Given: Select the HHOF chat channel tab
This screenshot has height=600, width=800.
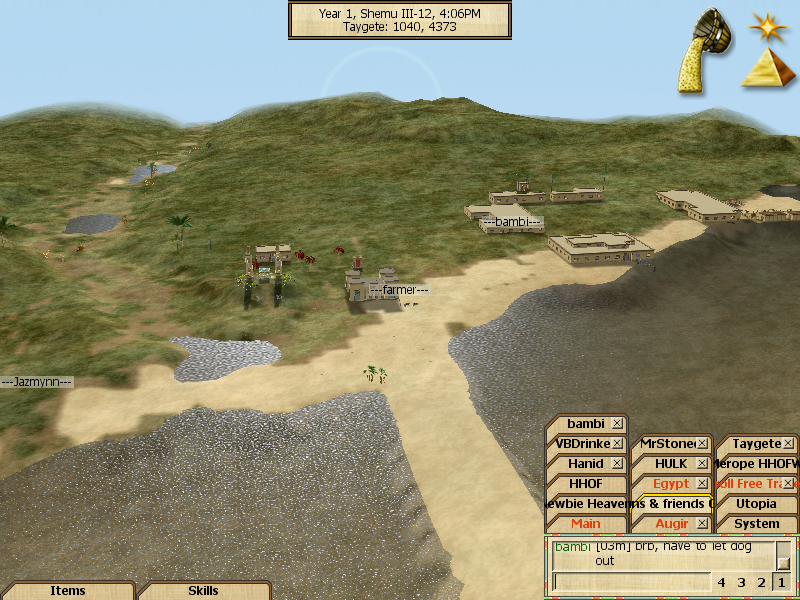Looking at the screenshot, I should [x=585, y=484].
